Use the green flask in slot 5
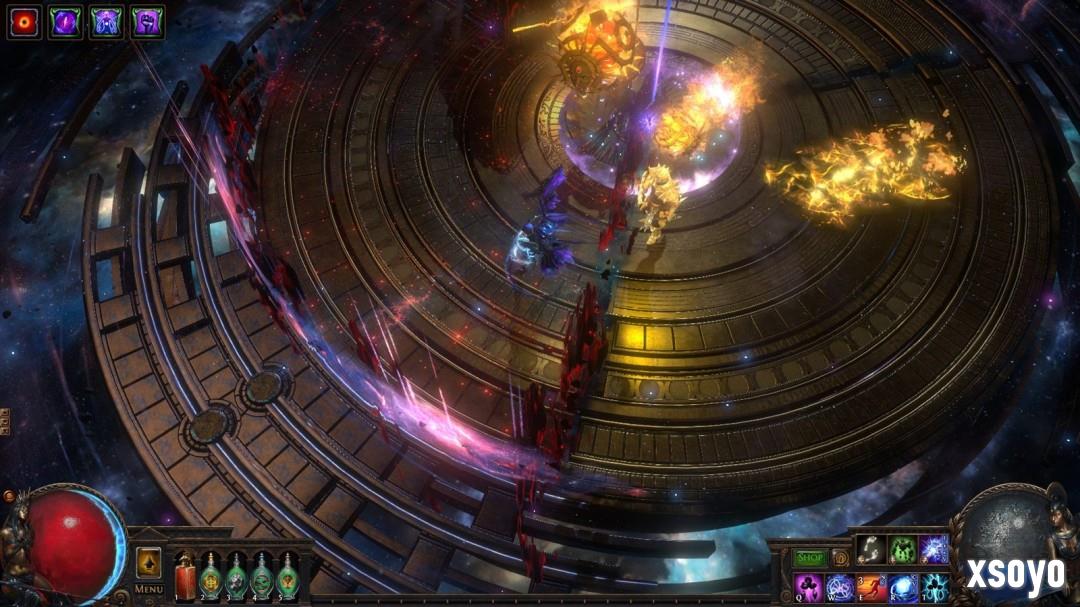Screen dimensions: 1080x607 pos(286,576)
